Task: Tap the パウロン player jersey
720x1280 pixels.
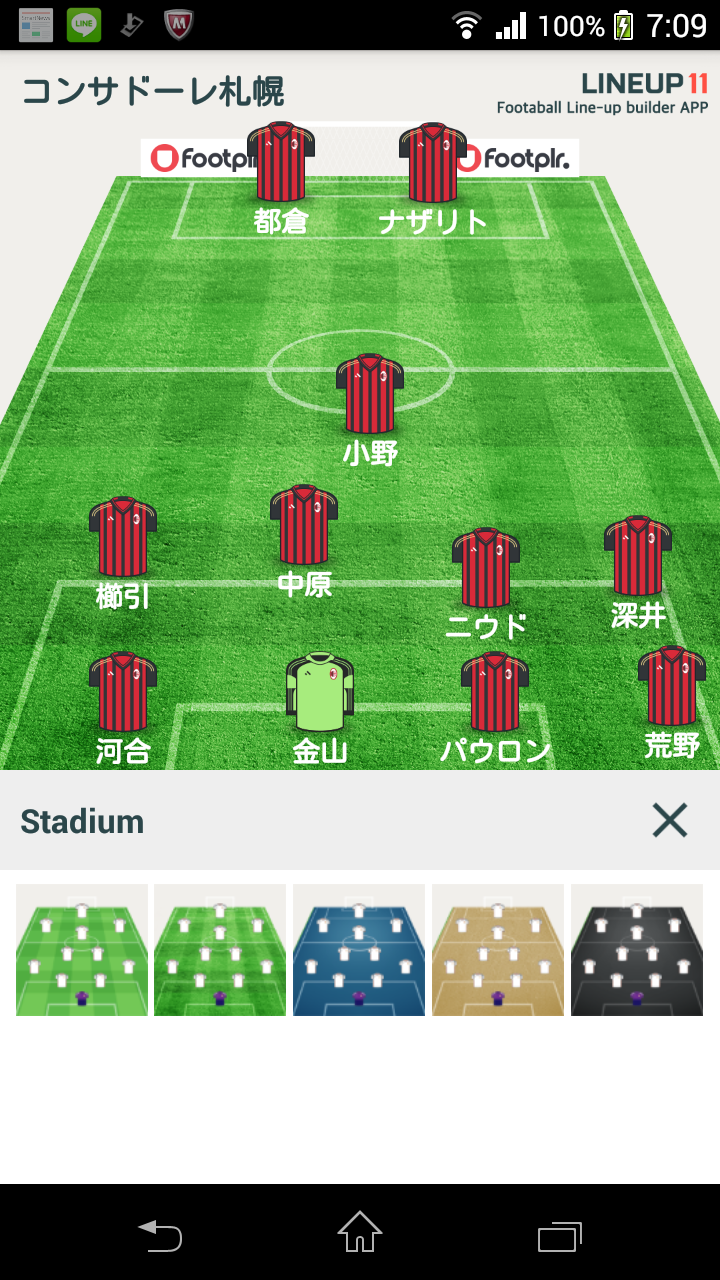Action: [x=495, y=692]
